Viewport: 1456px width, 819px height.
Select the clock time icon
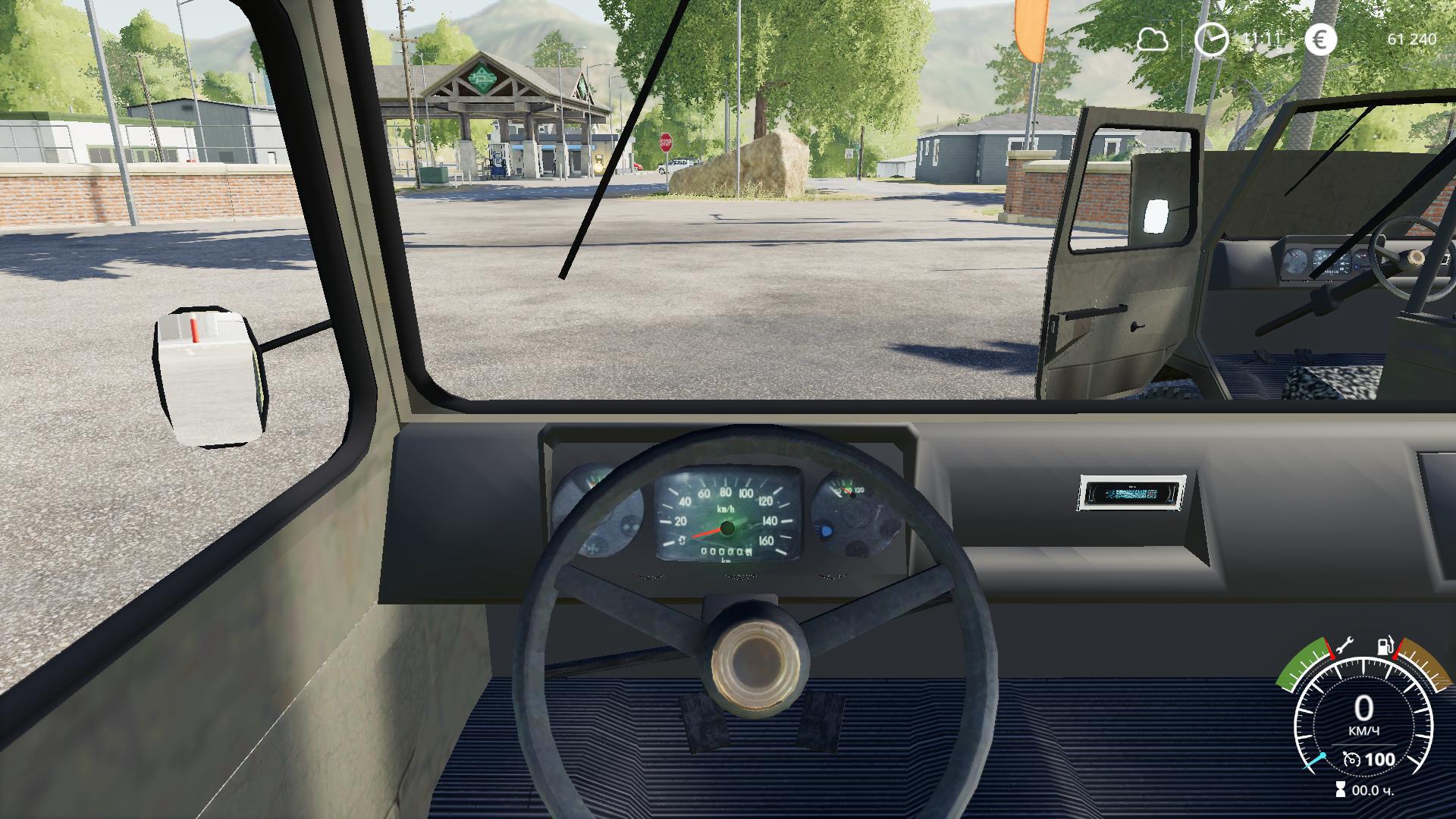[x=1210, y=39]
